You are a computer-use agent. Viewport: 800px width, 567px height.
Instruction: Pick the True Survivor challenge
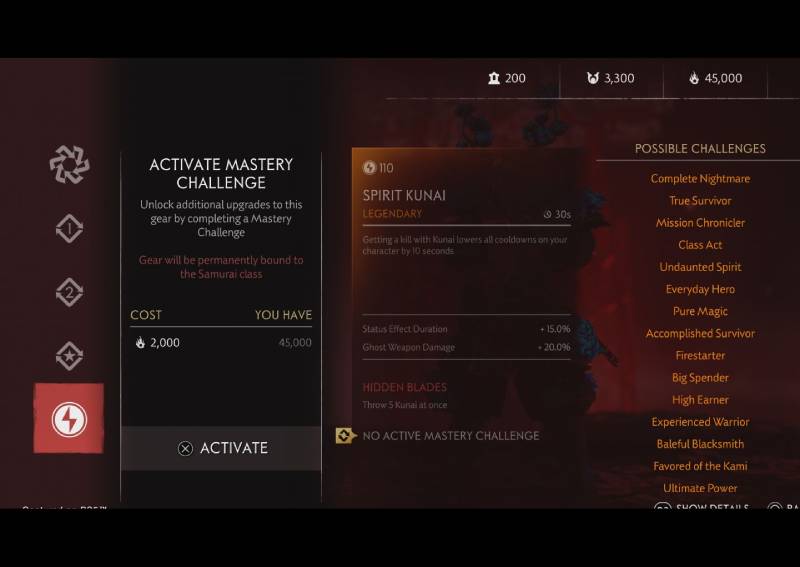(x=700, y=201)
